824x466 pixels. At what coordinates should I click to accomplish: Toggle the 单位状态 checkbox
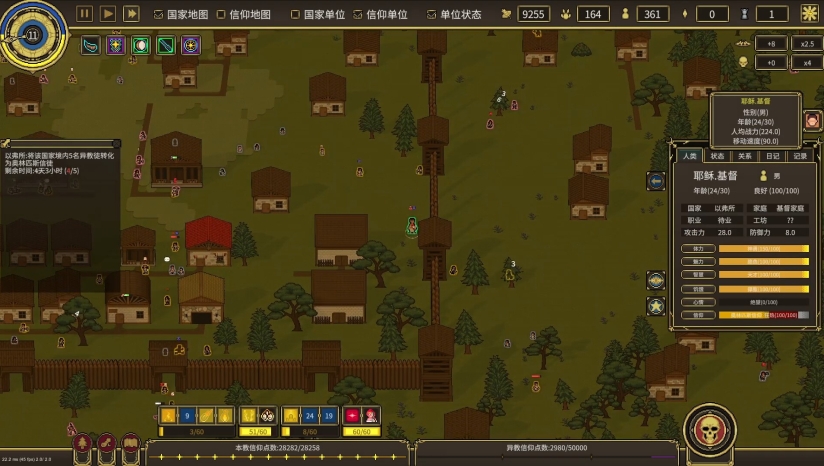click(x=432, y=15)
